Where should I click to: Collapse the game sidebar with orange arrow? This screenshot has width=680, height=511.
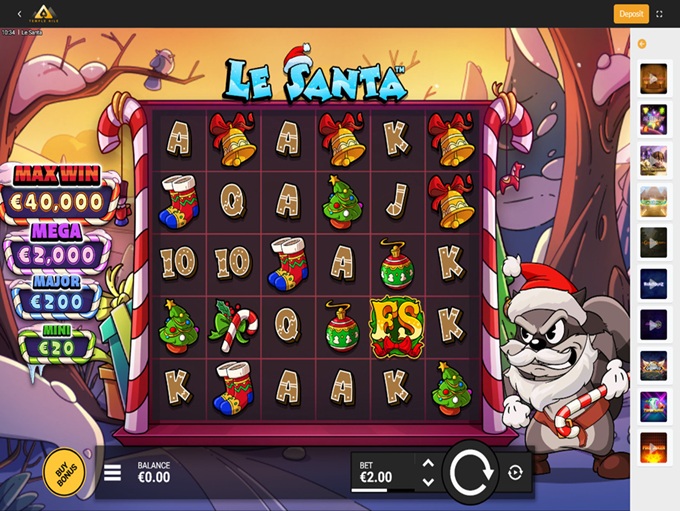pyautogui.click(x=642, y=44)
